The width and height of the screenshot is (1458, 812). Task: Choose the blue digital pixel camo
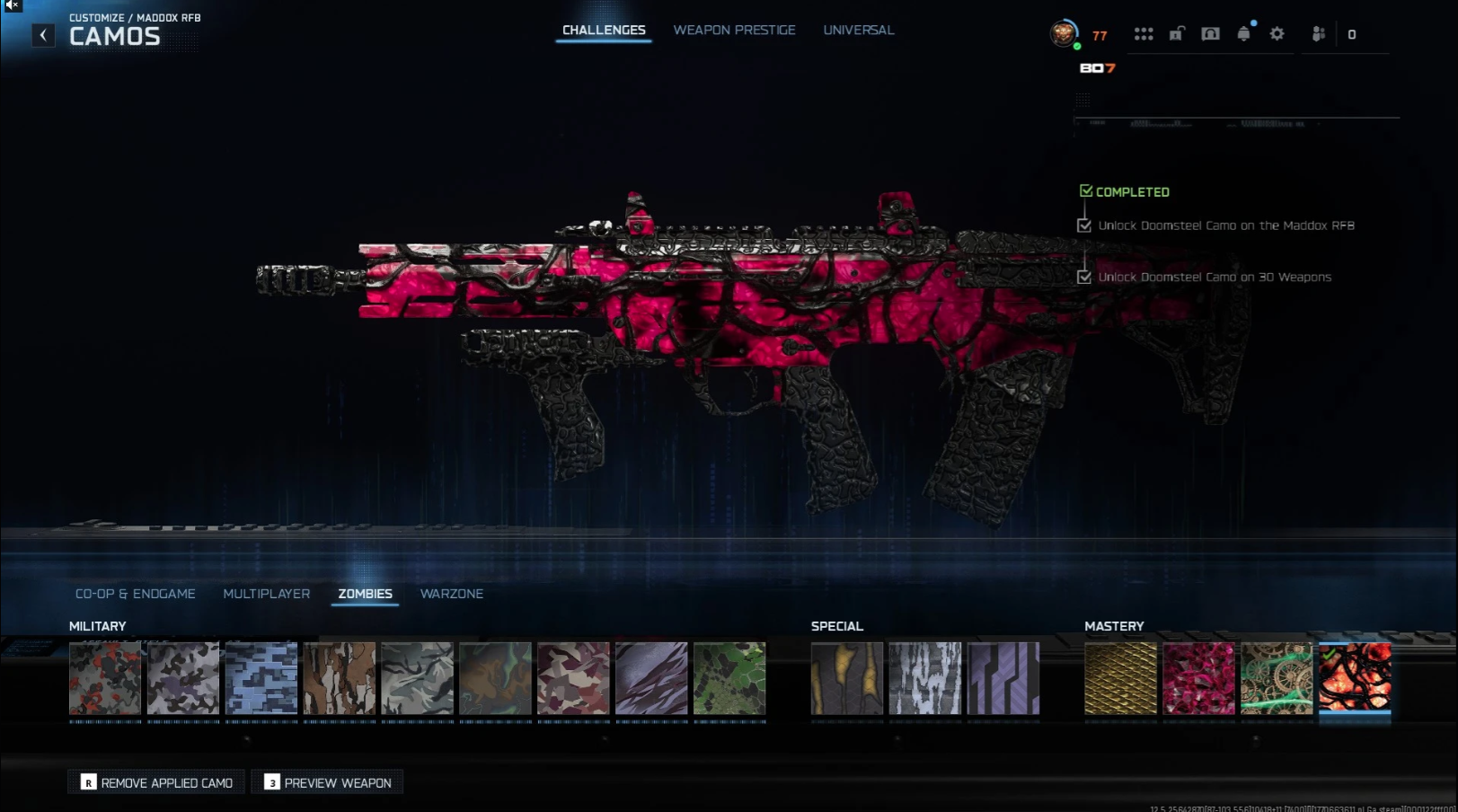click(x=261, y=678)
